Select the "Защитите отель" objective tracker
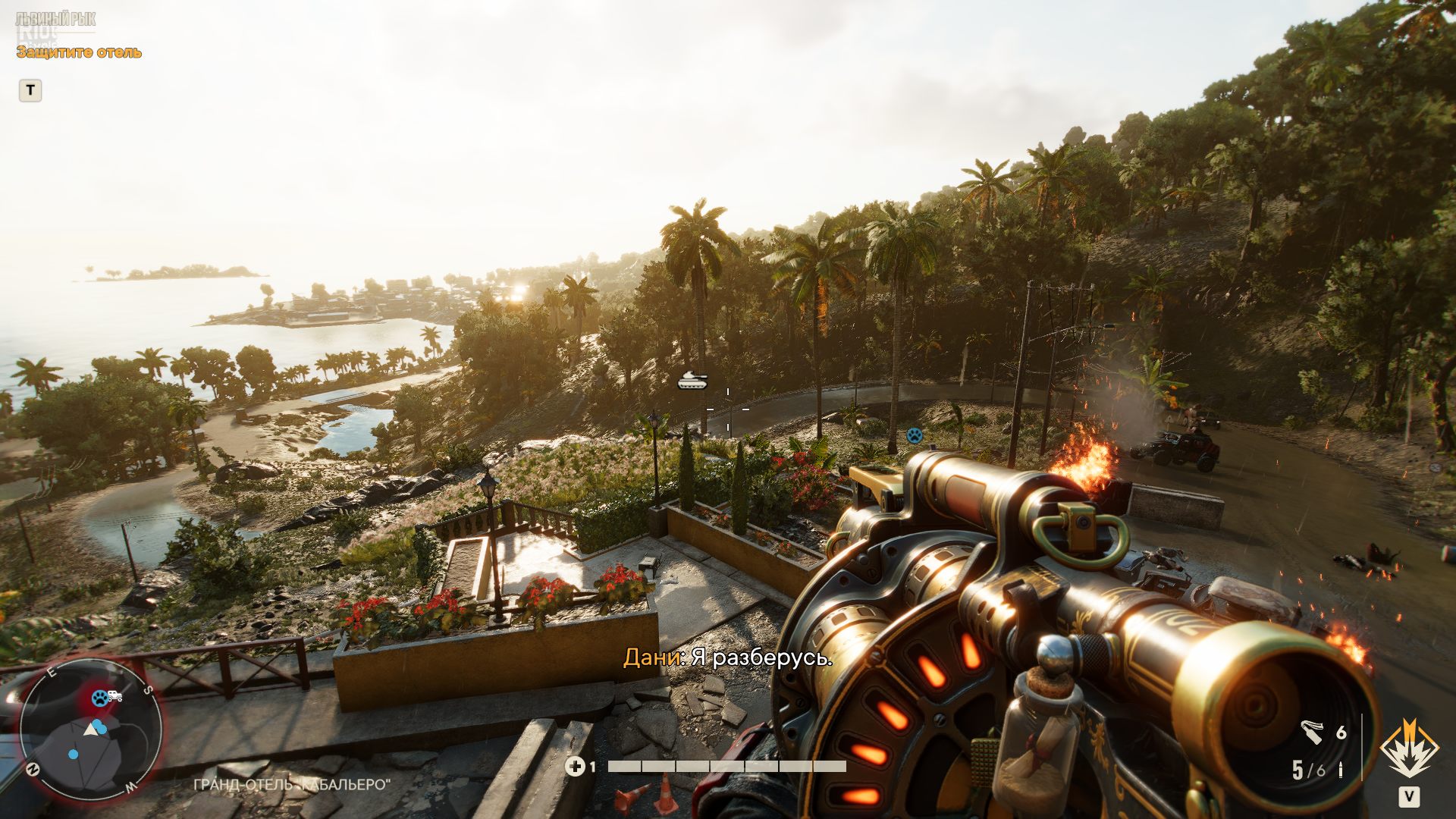Image resolution: width=1456 pixels, height=819 pixels. [79, 52]
